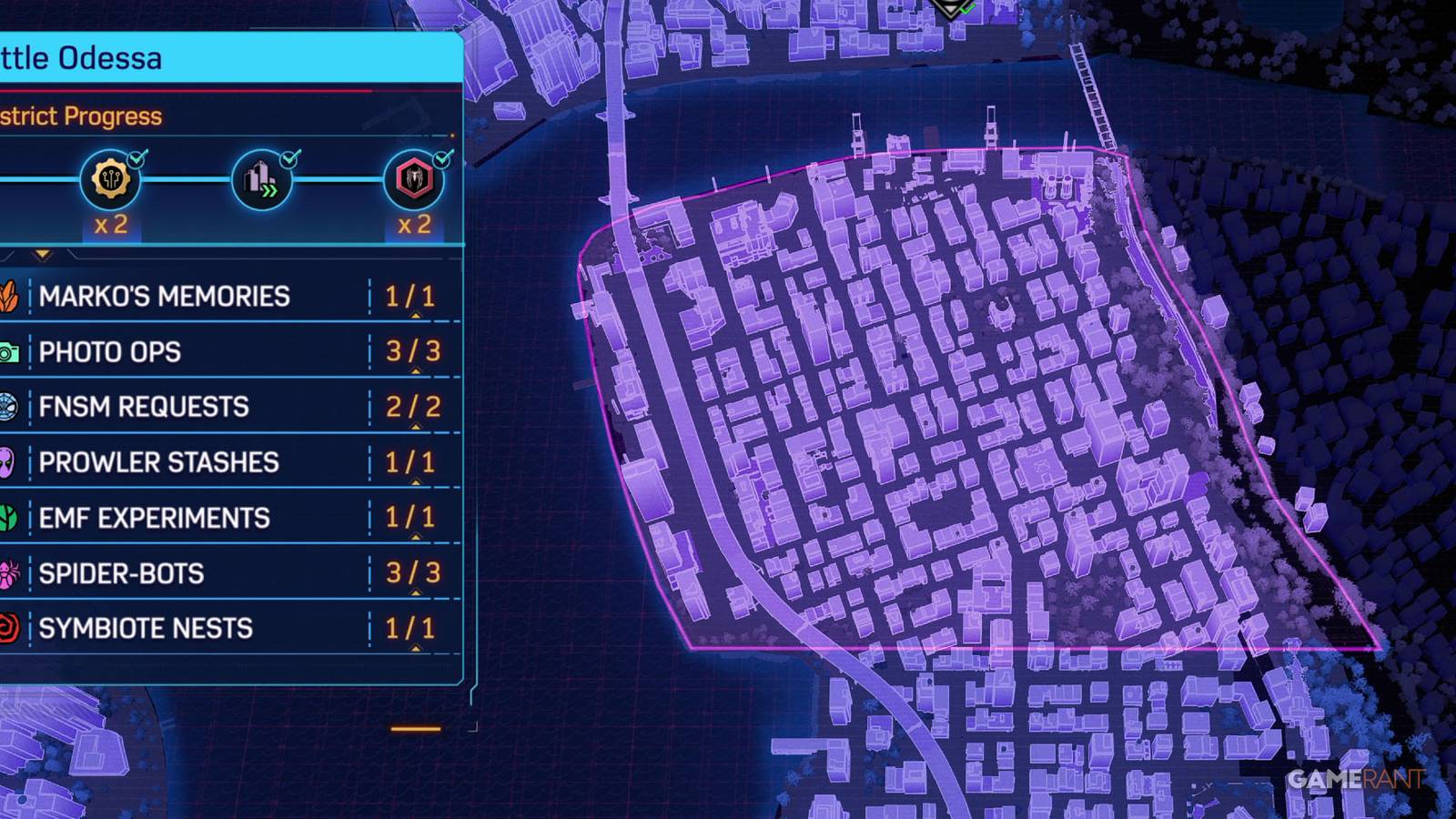Expand the chevron under Symbiote Nests count
This screenshot has width=1456, height=819.
(x=417, y=646)
